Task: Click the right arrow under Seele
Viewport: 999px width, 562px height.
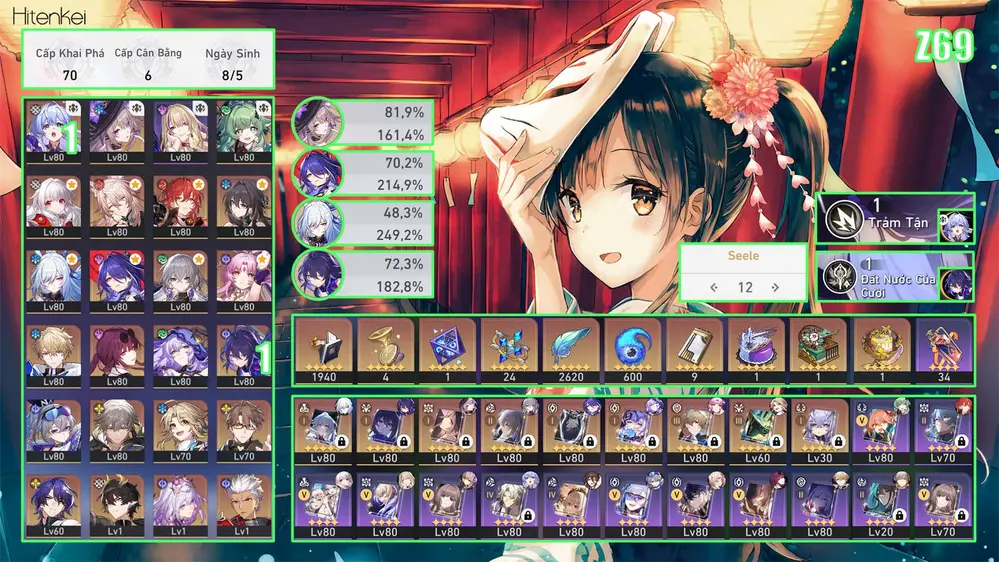Action: coord(775,287)
